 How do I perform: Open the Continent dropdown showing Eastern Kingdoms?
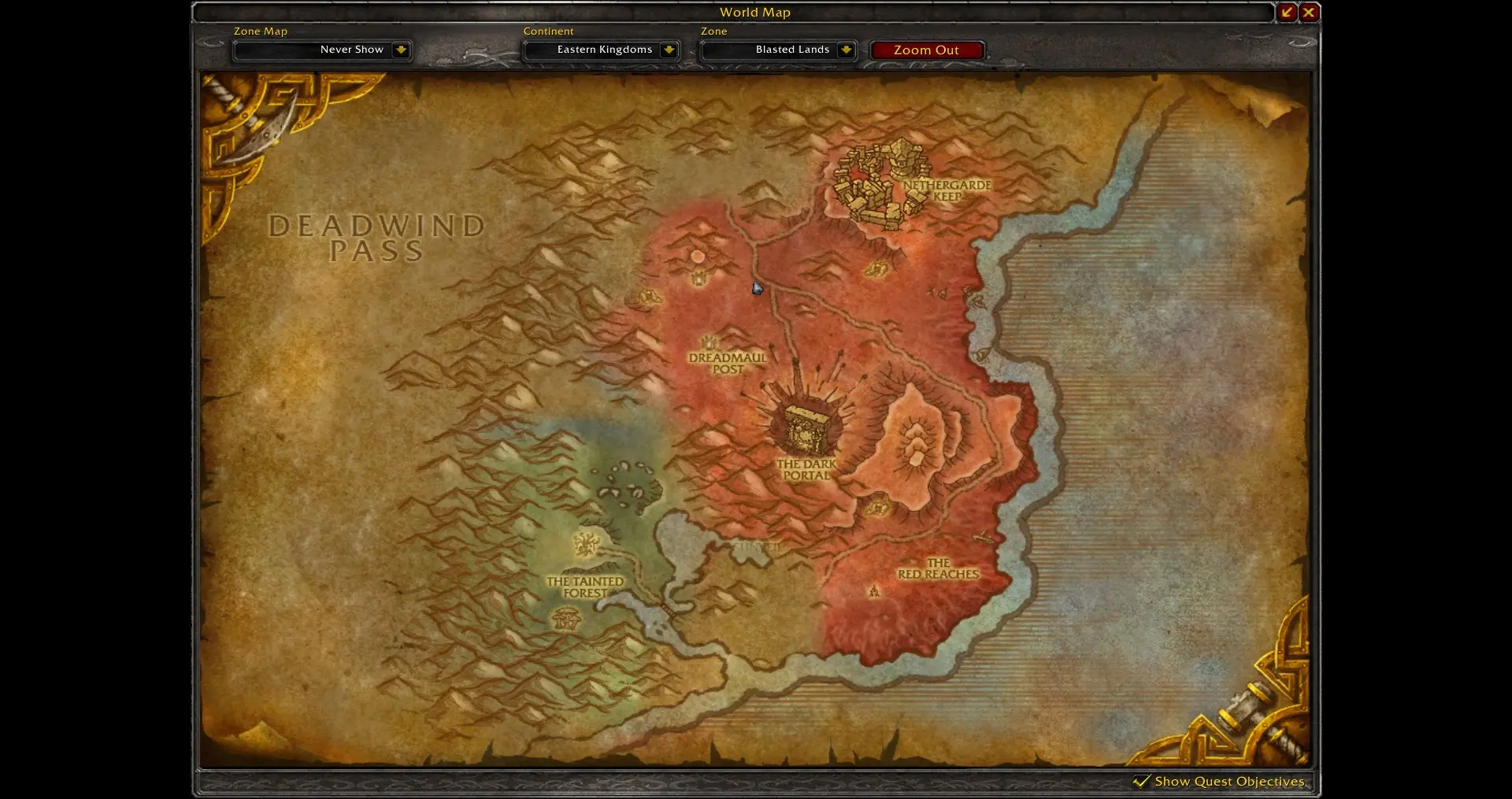point(669,50)
